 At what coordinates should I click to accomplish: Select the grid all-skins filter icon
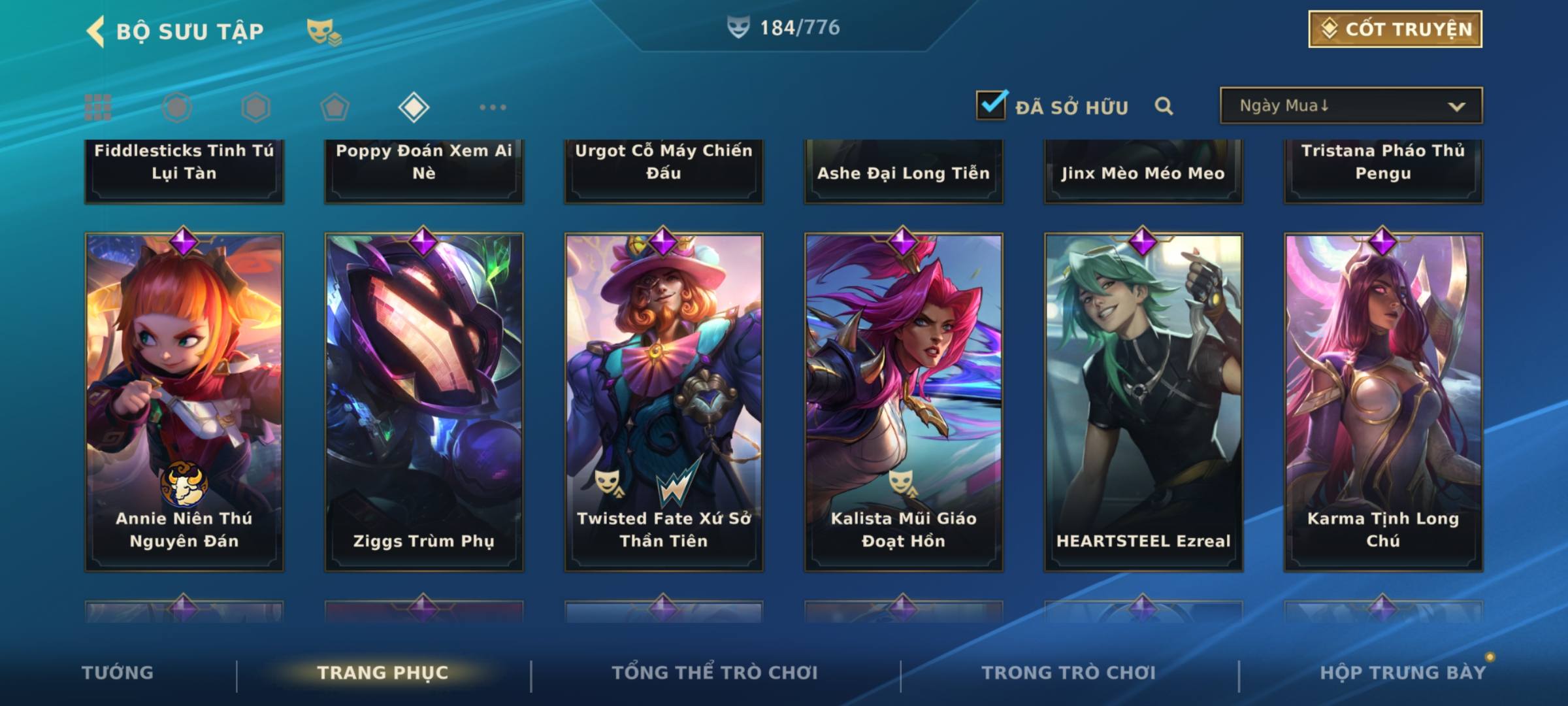[x=98, y=107]
